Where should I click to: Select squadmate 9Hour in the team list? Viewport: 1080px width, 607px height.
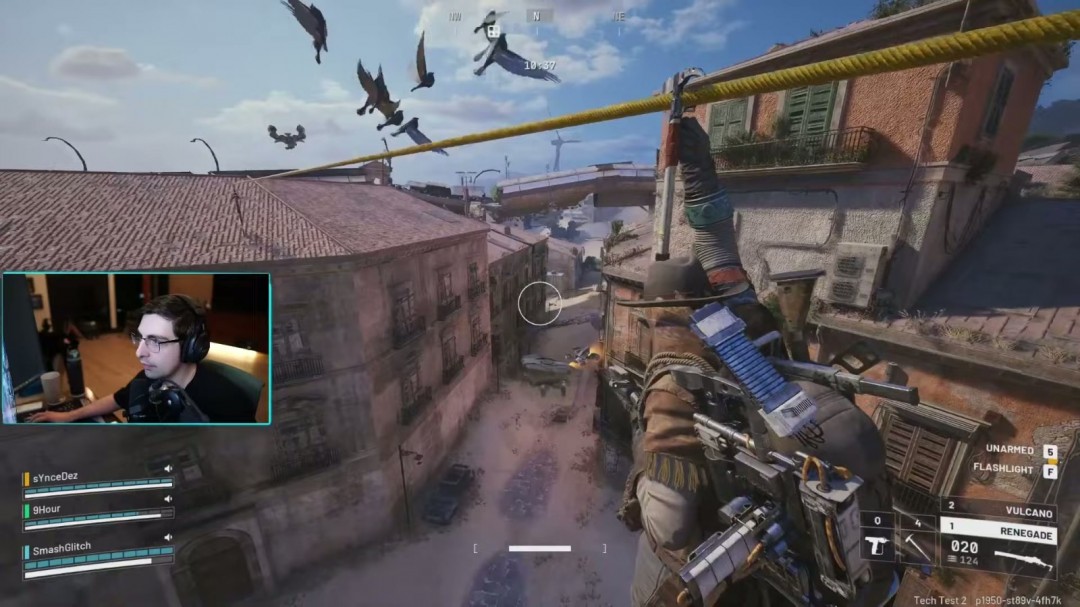pyautogui.click(x=48, y=508)
